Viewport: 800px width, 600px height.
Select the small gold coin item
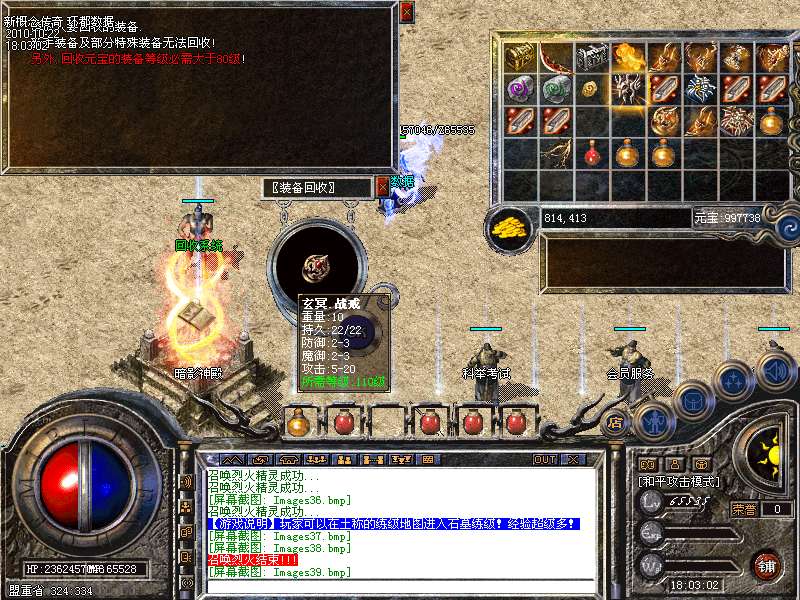(592, 89)
